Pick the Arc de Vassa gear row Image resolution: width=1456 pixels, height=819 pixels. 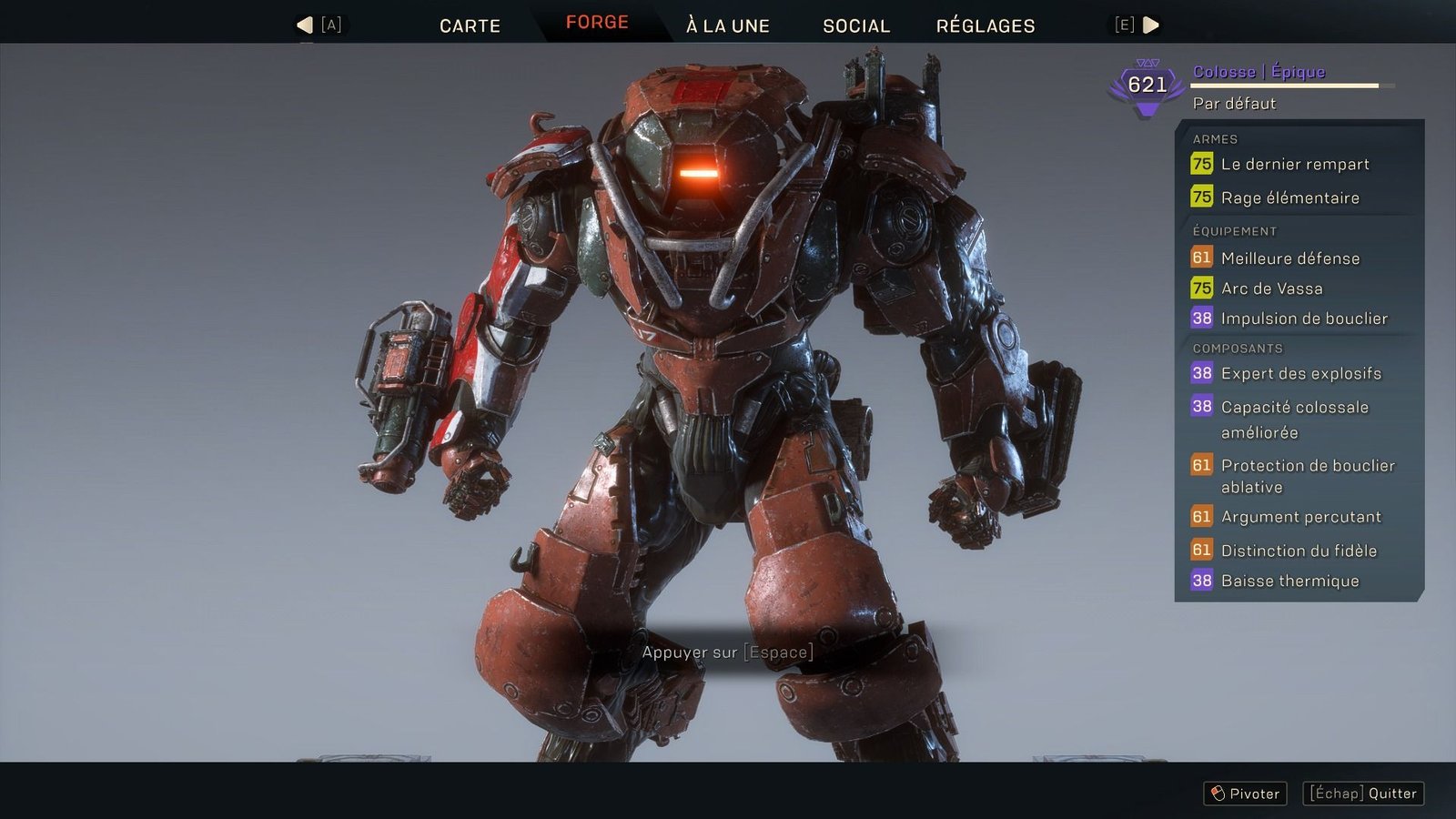1271,288
